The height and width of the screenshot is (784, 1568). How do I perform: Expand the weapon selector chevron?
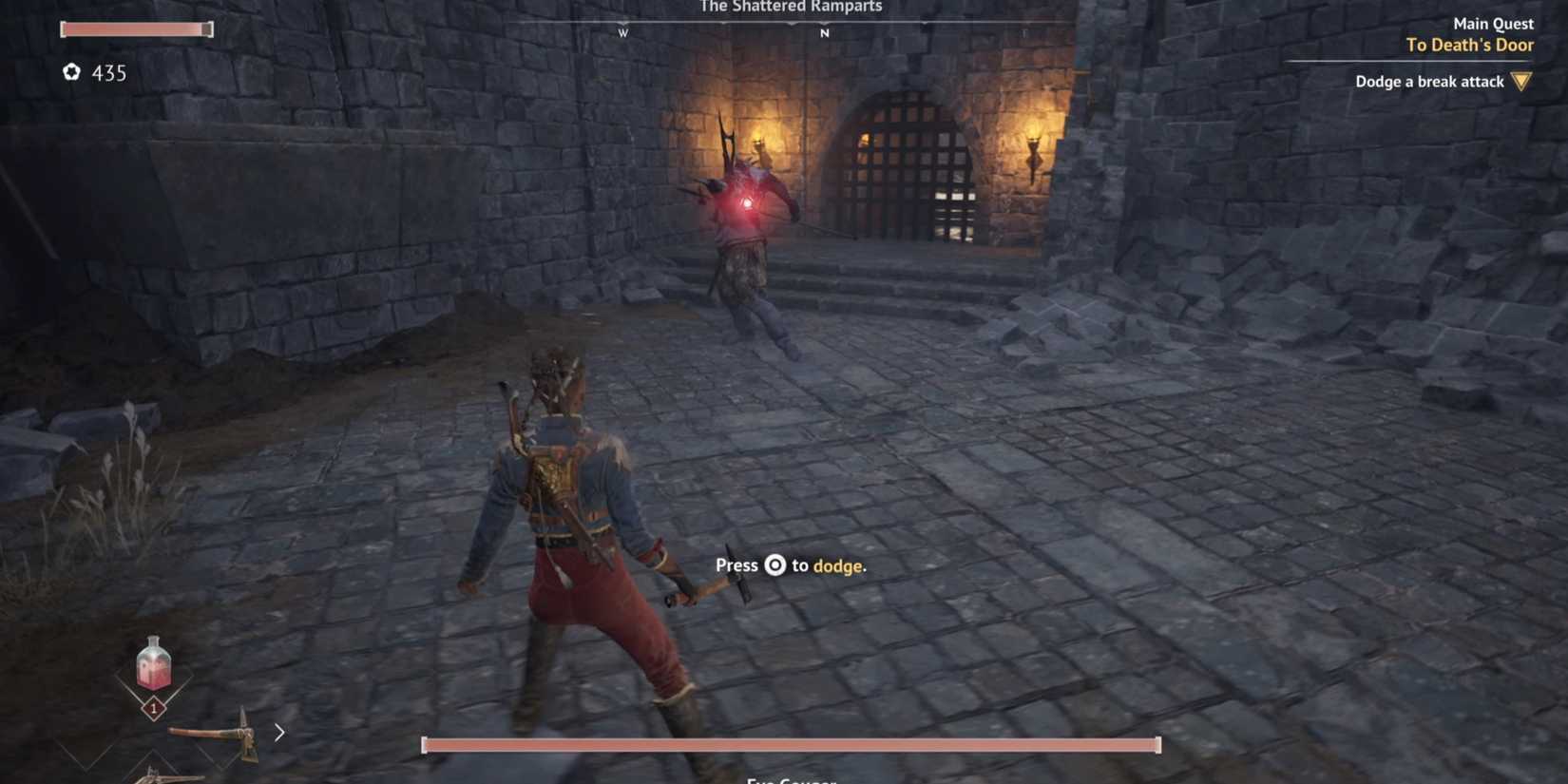point(278,733)
